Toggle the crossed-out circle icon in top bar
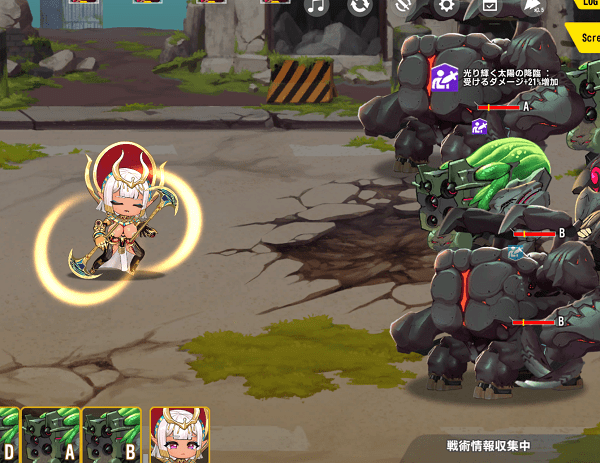This screenshot has height=463, width=600. [x=404, y=7]
